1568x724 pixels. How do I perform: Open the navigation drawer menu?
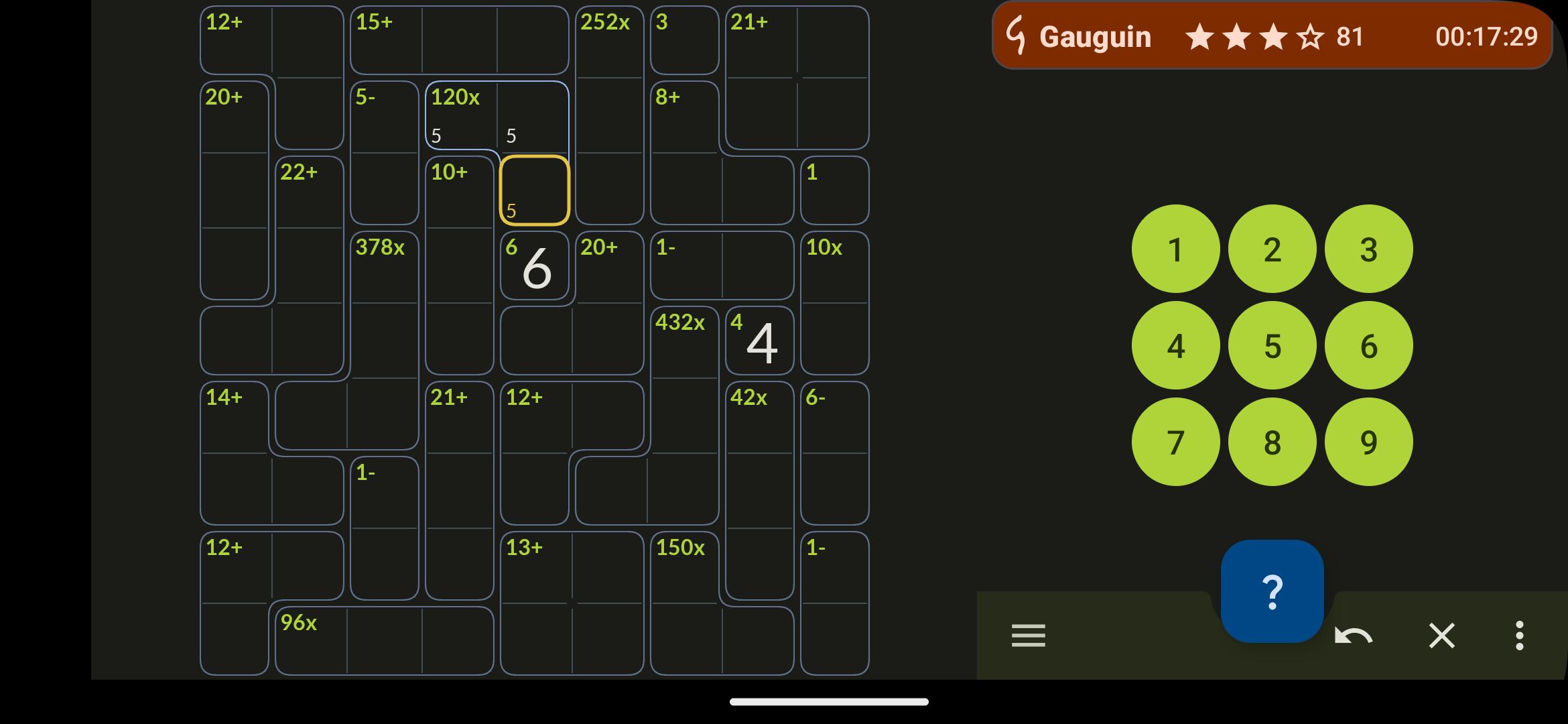(1028, 636)
